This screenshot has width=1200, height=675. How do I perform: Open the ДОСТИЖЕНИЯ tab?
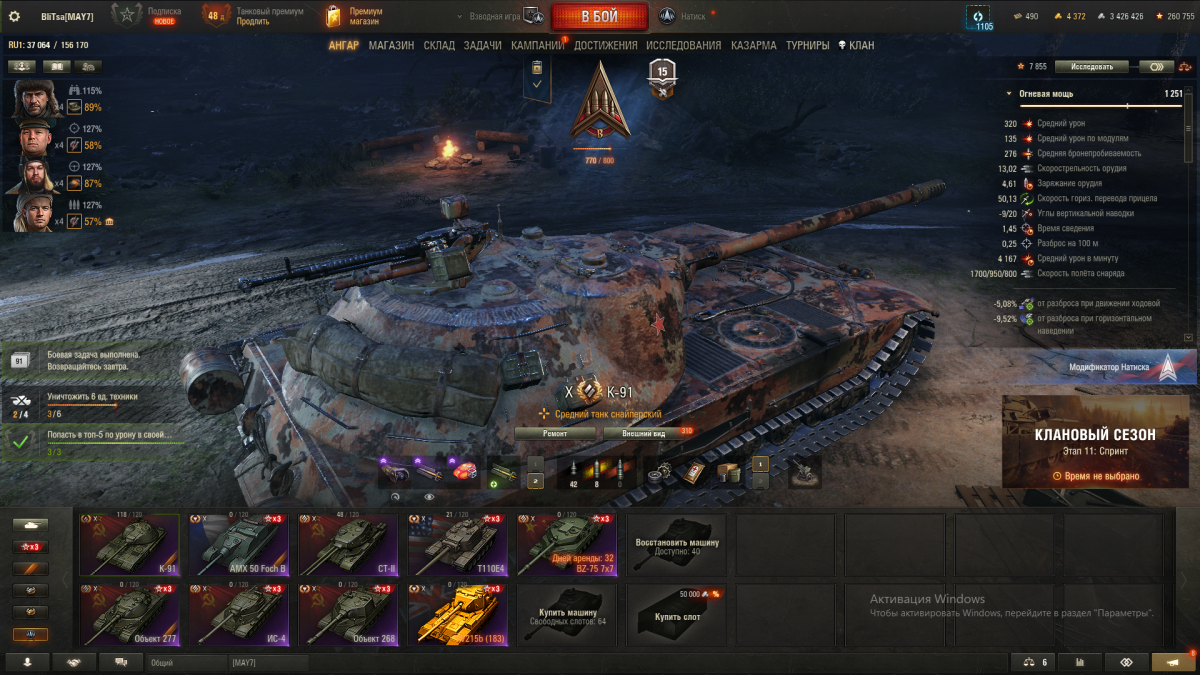[x=606, y=45]
